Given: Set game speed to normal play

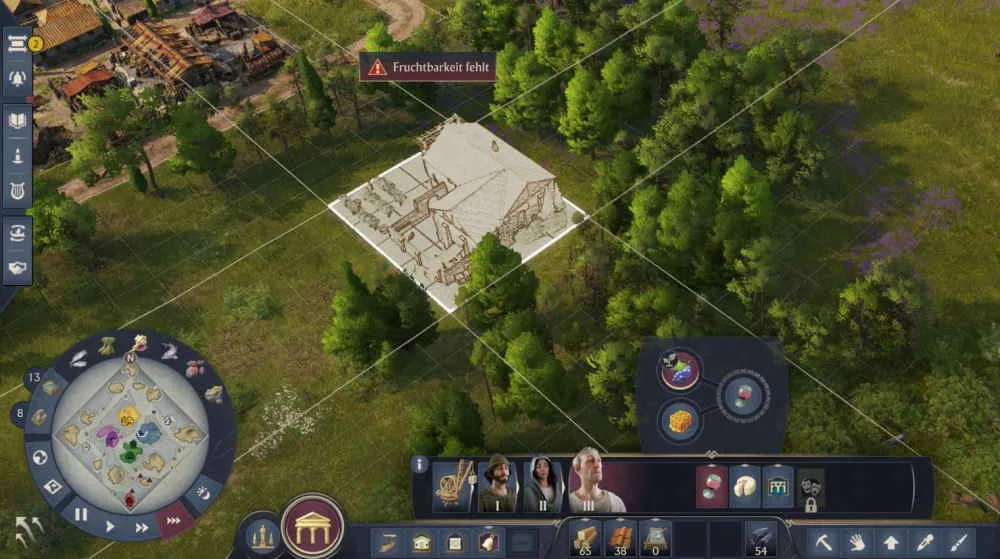Looking at the screenshot, I should tap(111, 526).
